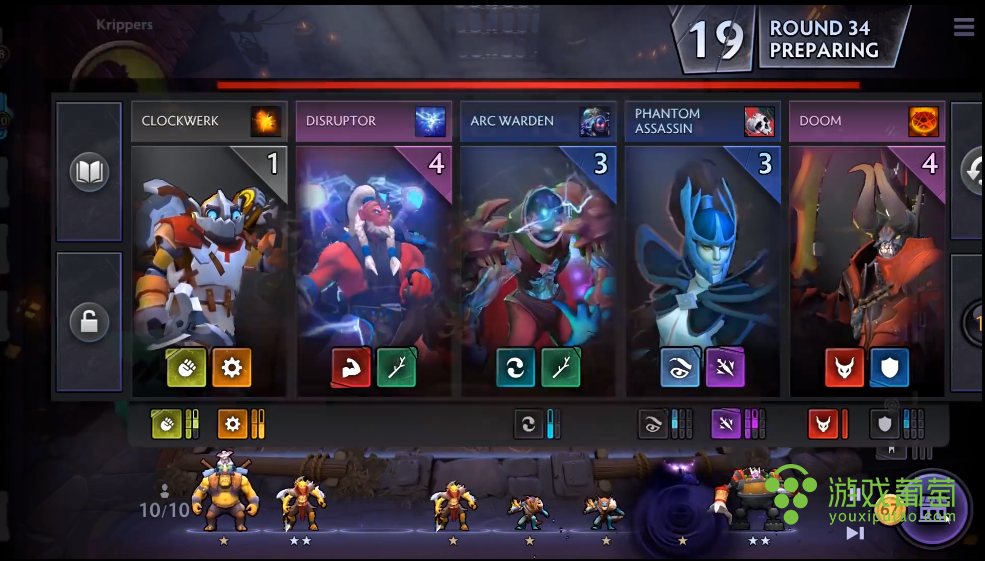Open the hamburger menu
985x561 pixels.
click(964, 27)
